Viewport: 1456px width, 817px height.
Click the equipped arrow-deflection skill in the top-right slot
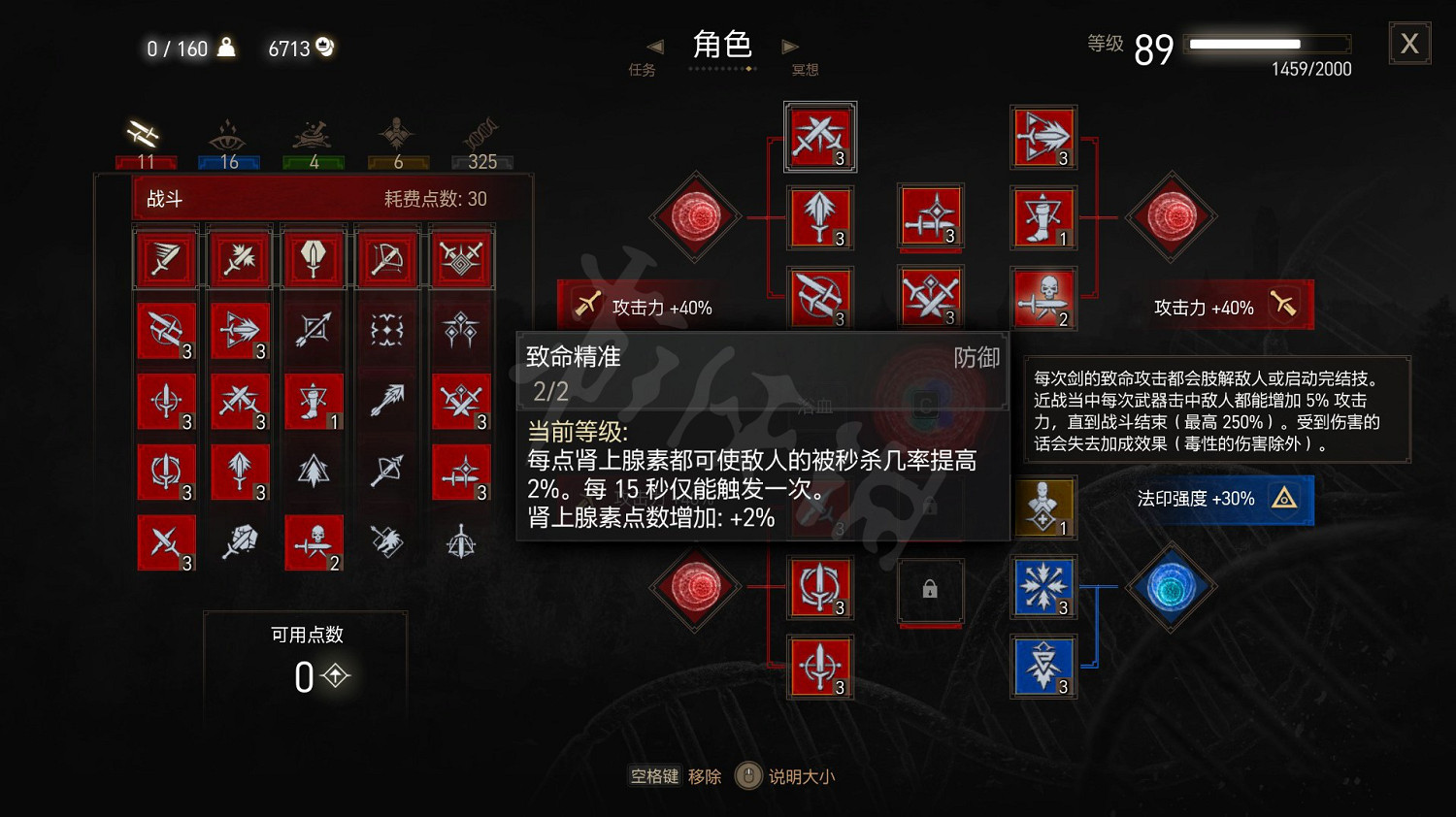(1043, 136)
